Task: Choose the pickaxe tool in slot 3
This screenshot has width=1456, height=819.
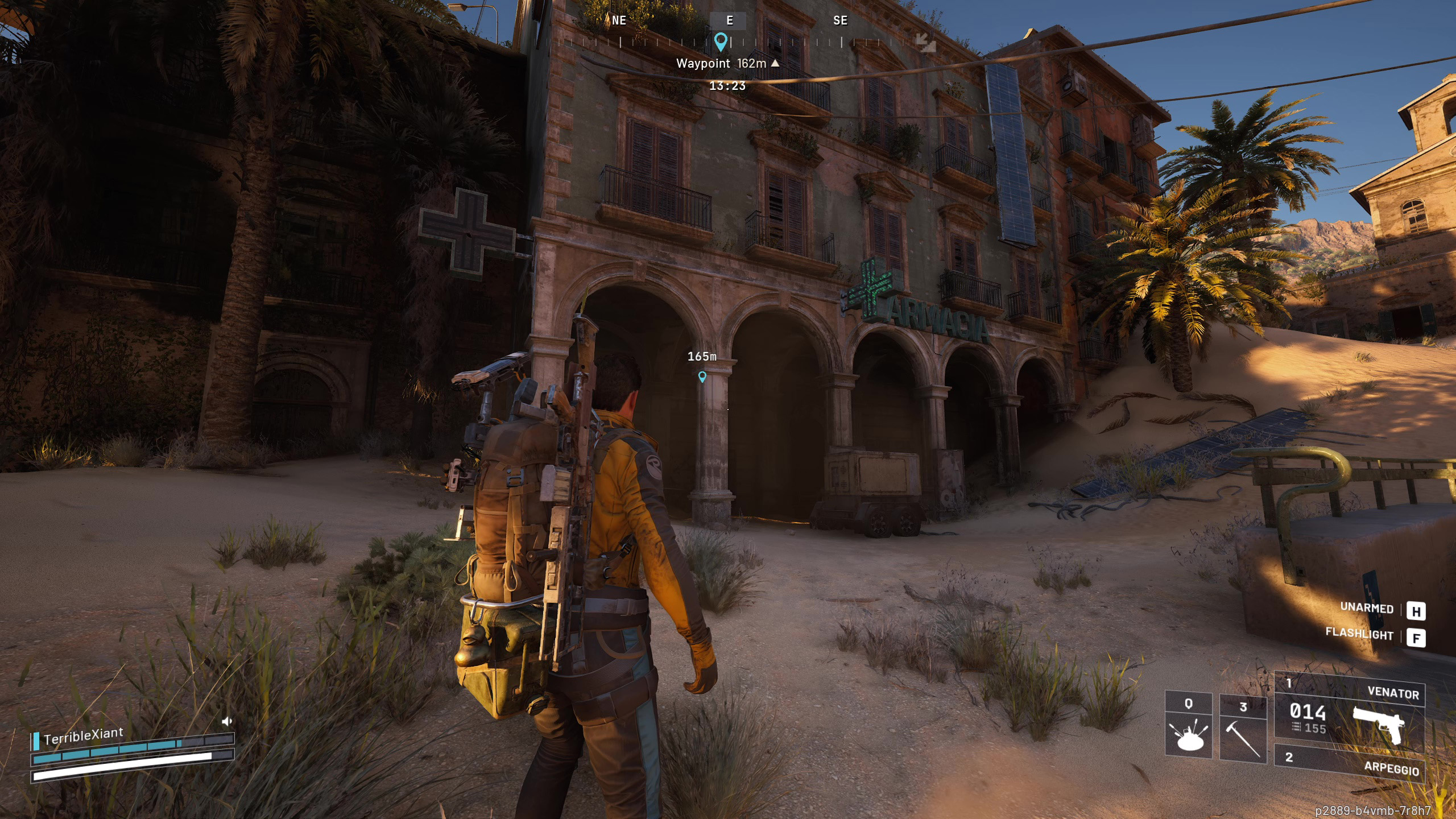Action: (1243, 729)
